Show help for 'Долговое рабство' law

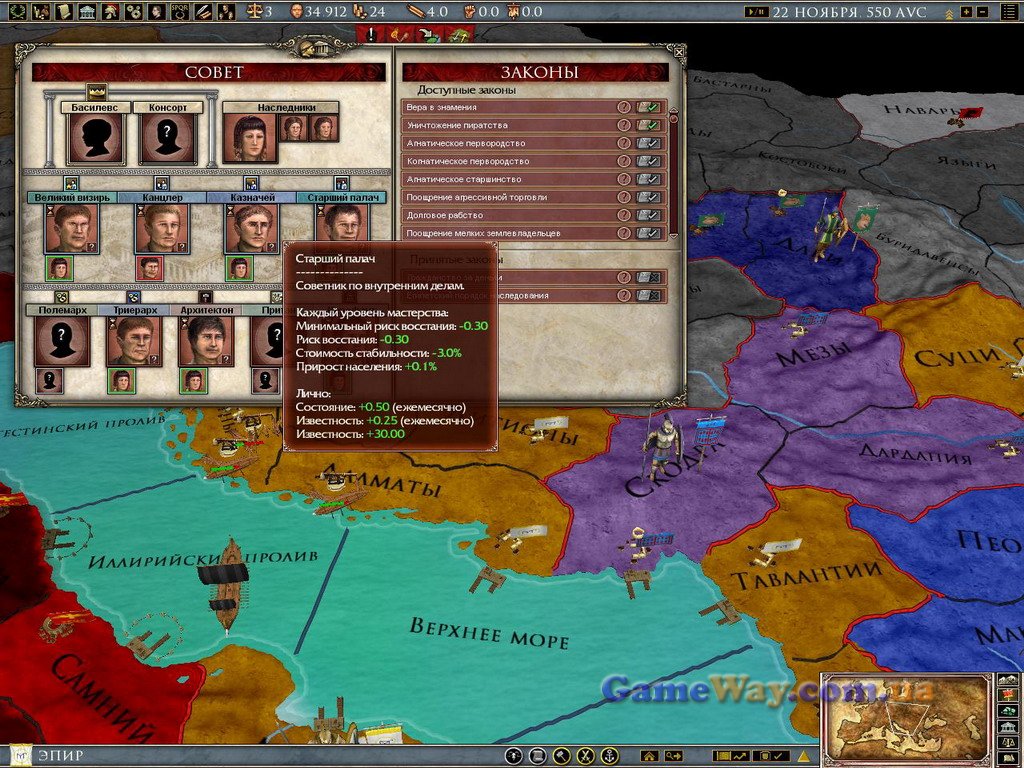pyautogui.click(x=624, y=215)
